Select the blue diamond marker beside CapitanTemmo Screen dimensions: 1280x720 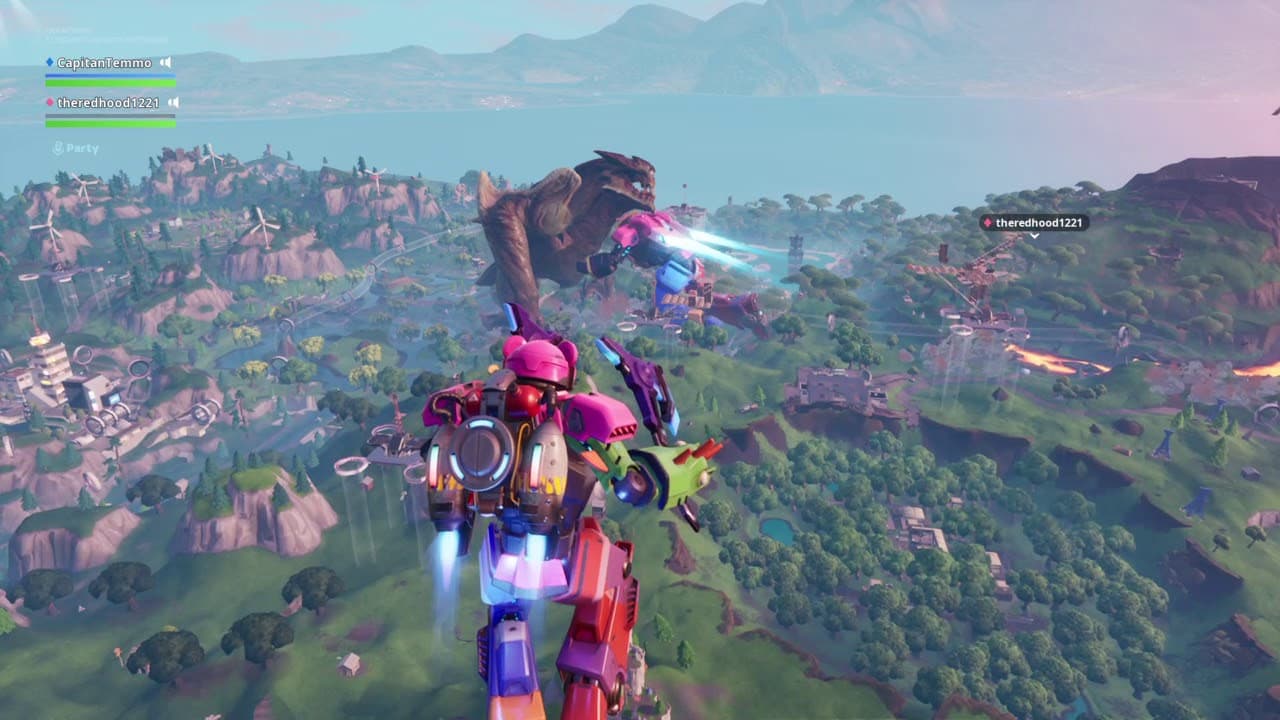[50, 61]
